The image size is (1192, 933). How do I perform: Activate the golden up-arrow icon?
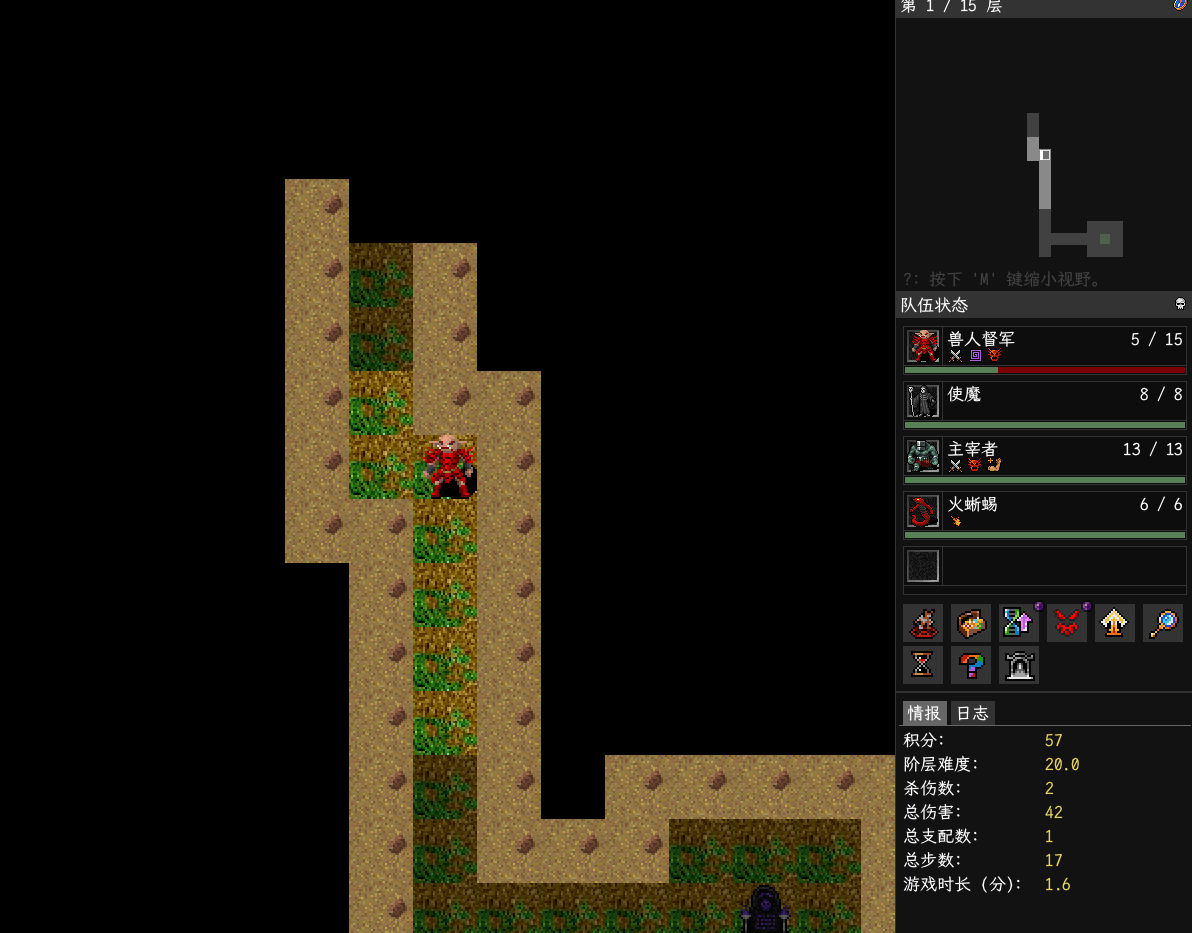click(1115, 623)
